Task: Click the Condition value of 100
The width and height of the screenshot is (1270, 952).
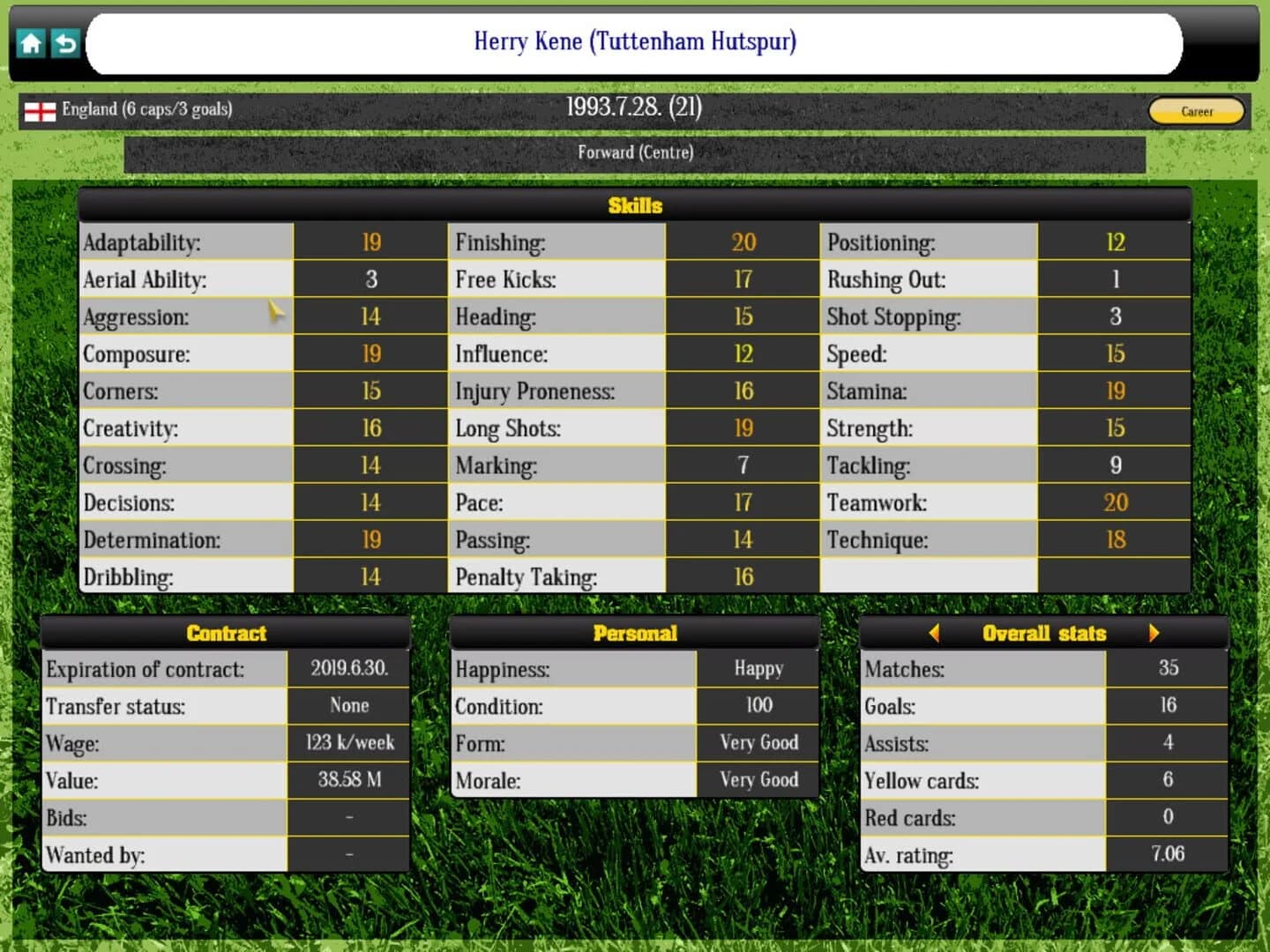Action: [x=758, y=705]
